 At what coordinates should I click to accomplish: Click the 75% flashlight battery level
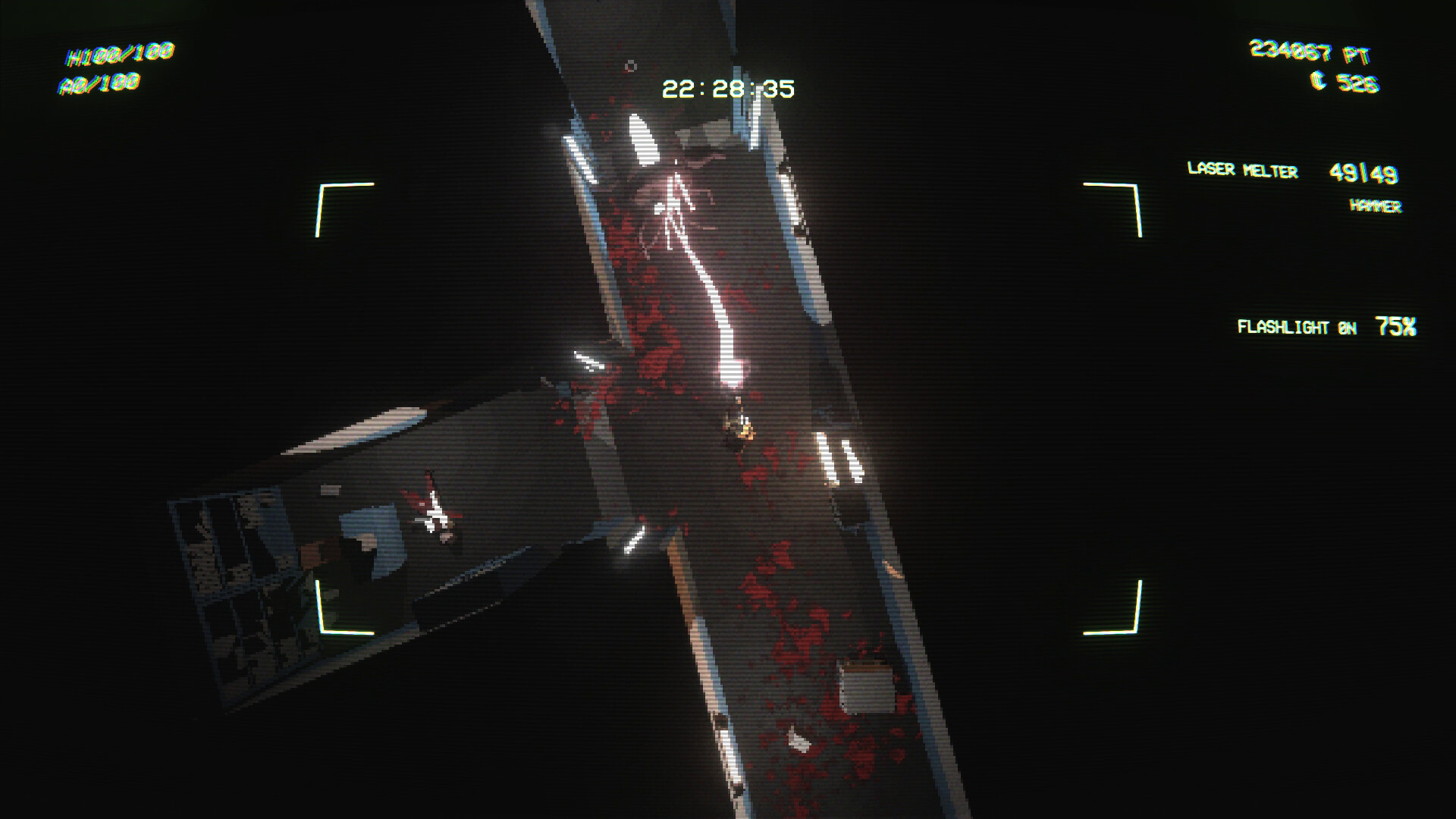(1395, 326)
